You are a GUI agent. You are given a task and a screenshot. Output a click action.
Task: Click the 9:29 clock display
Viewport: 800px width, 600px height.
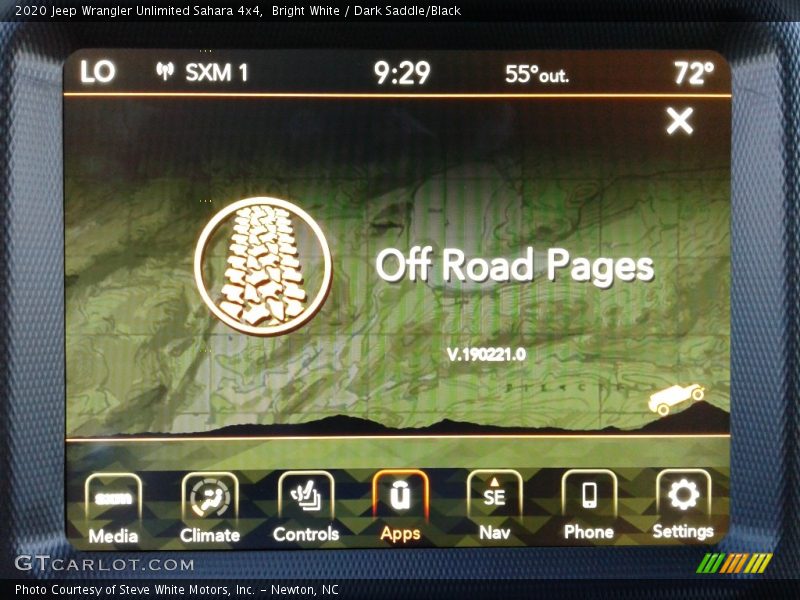402,73
